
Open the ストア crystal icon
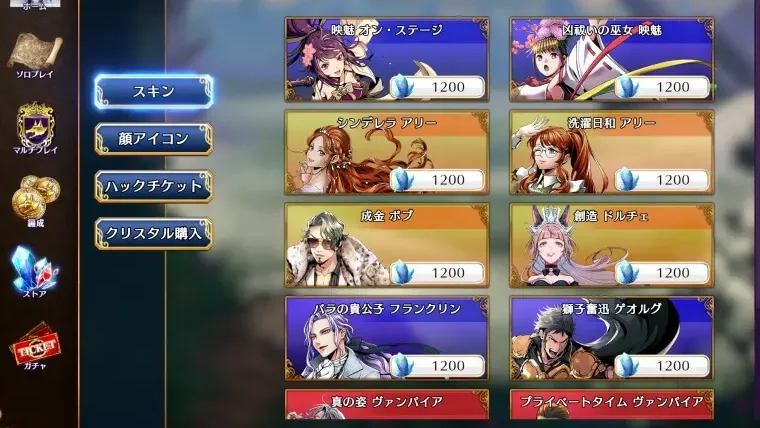[34, 270]
